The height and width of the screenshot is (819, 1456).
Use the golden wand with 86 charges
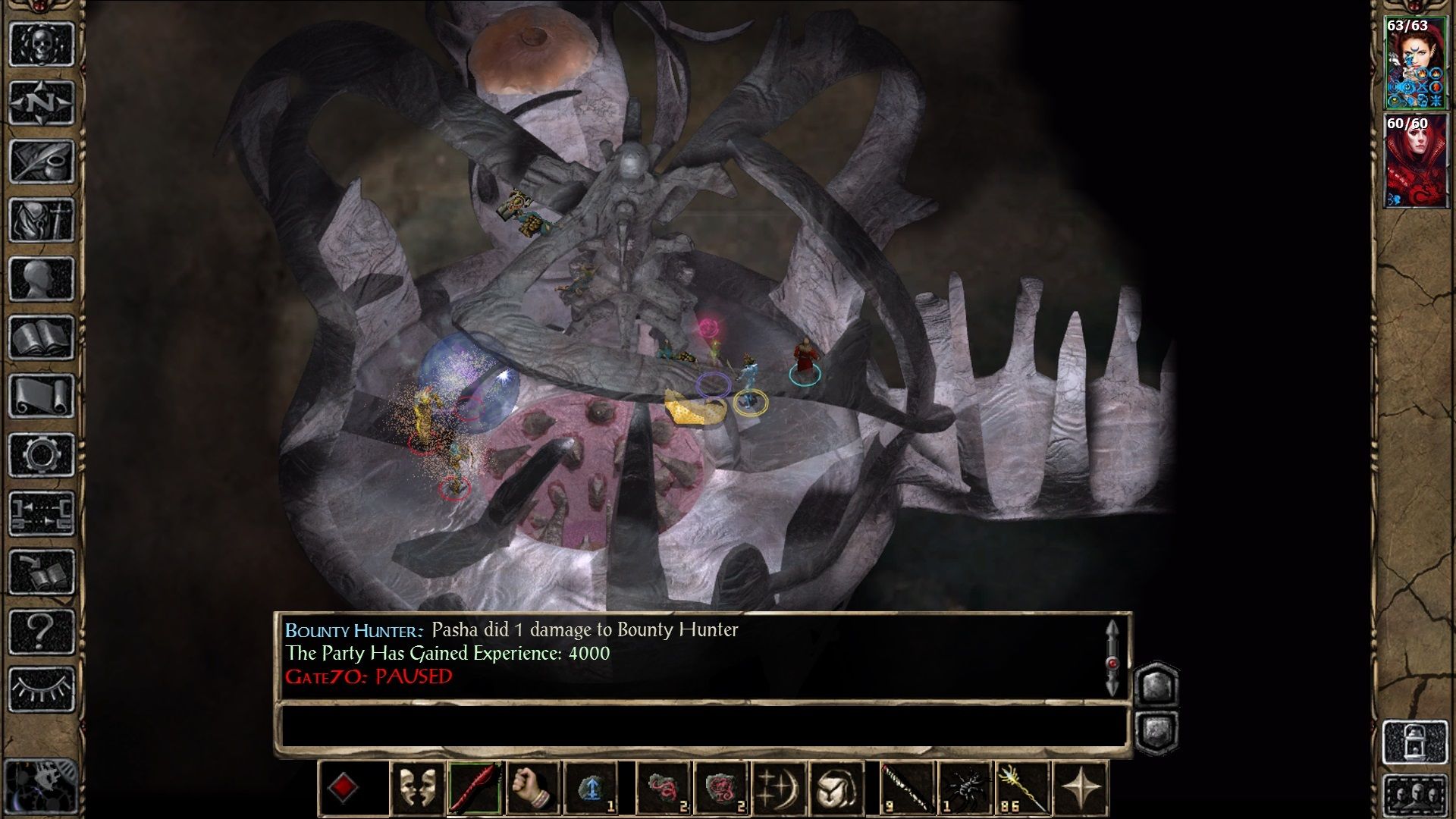[x=1022, y=789]
